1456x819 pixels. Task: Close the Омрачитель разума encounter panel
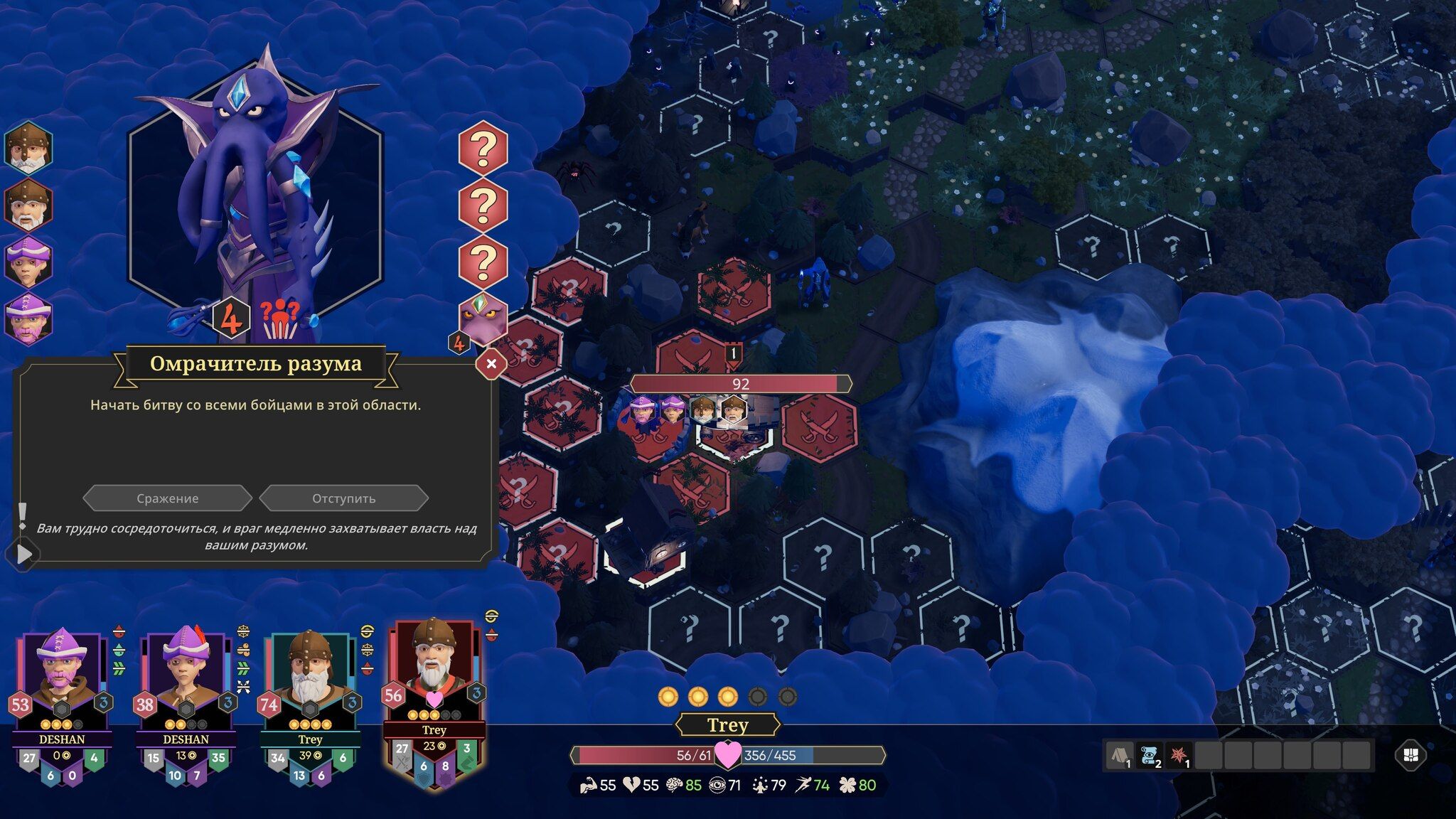coord(491,364)
